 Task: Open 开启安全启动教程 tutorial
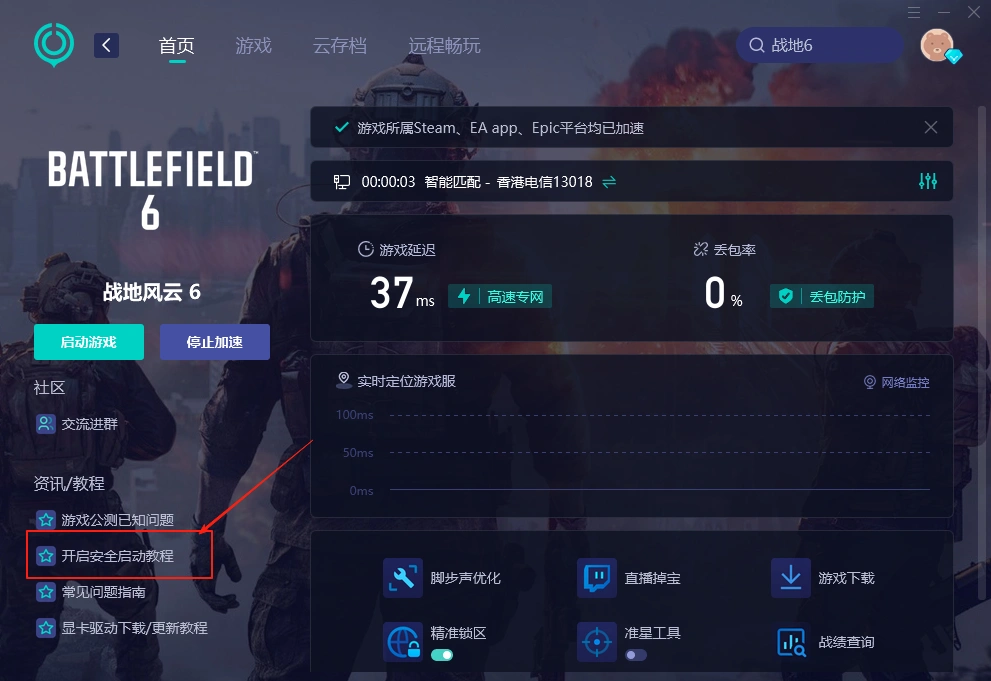pos(117,556)
